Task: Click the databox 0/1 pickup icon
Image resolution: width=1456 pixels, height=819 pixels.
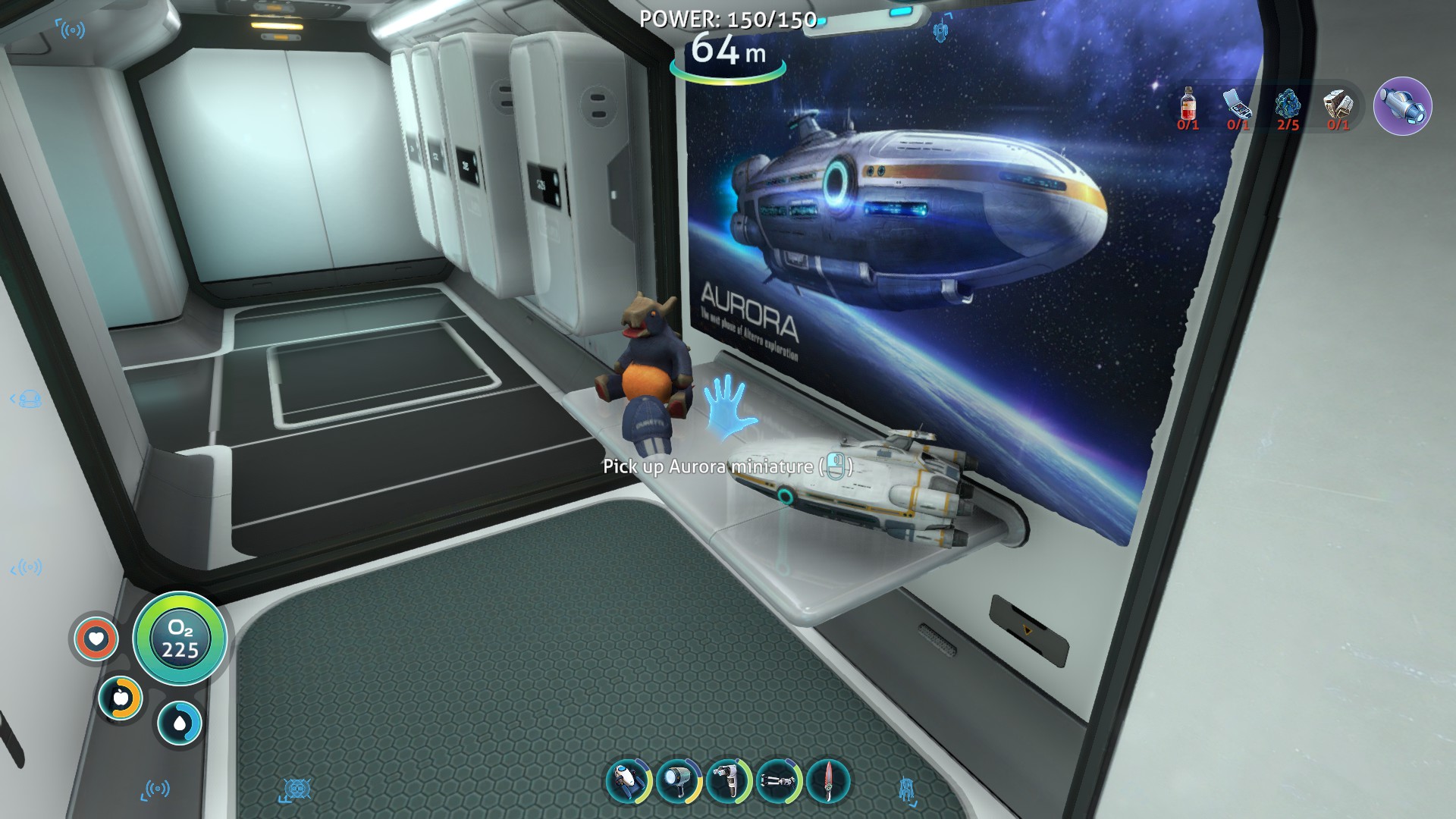Action: point(1338,104)
